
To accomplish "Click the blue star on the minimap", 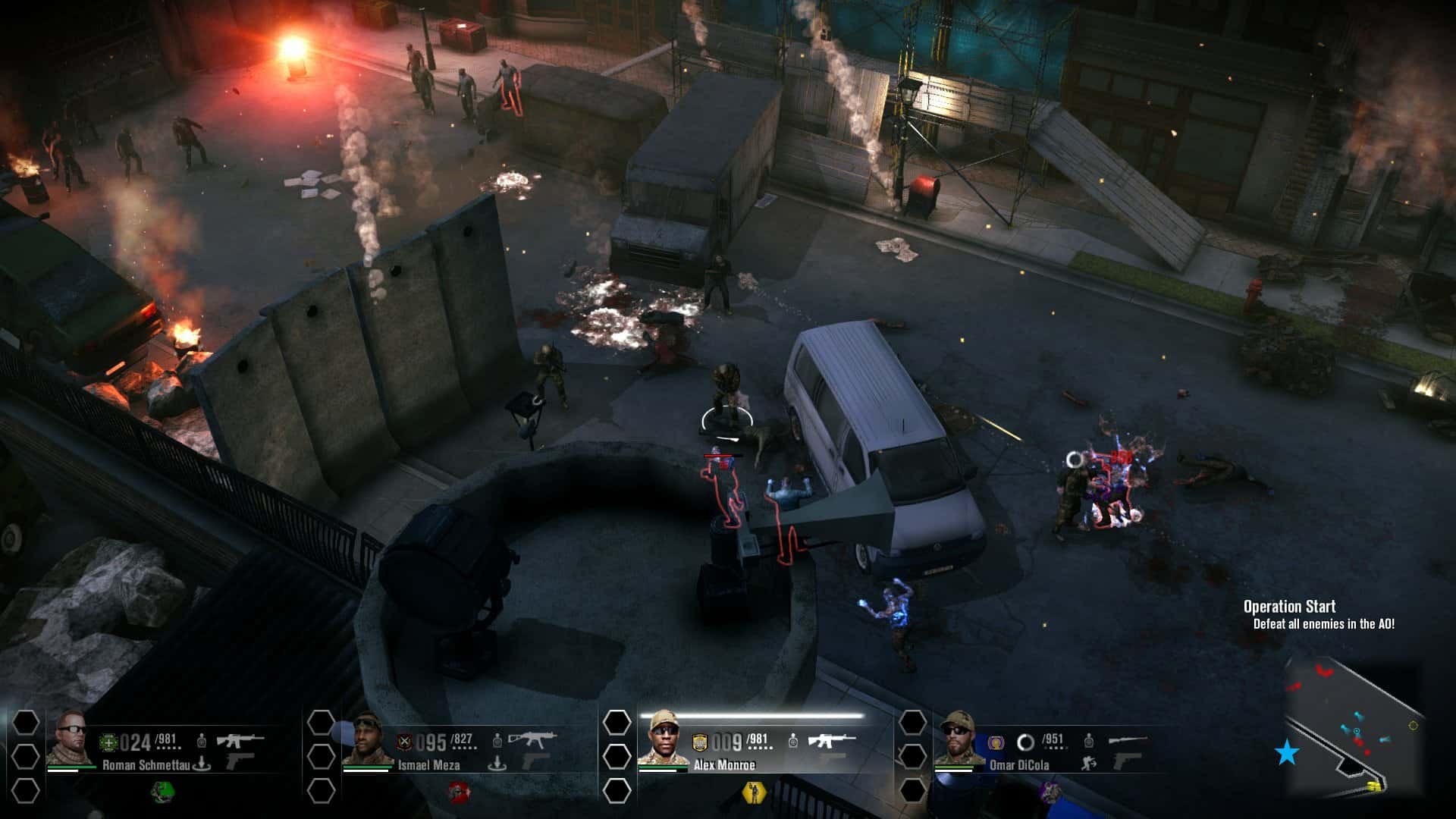I will (x=1285, y=752).
